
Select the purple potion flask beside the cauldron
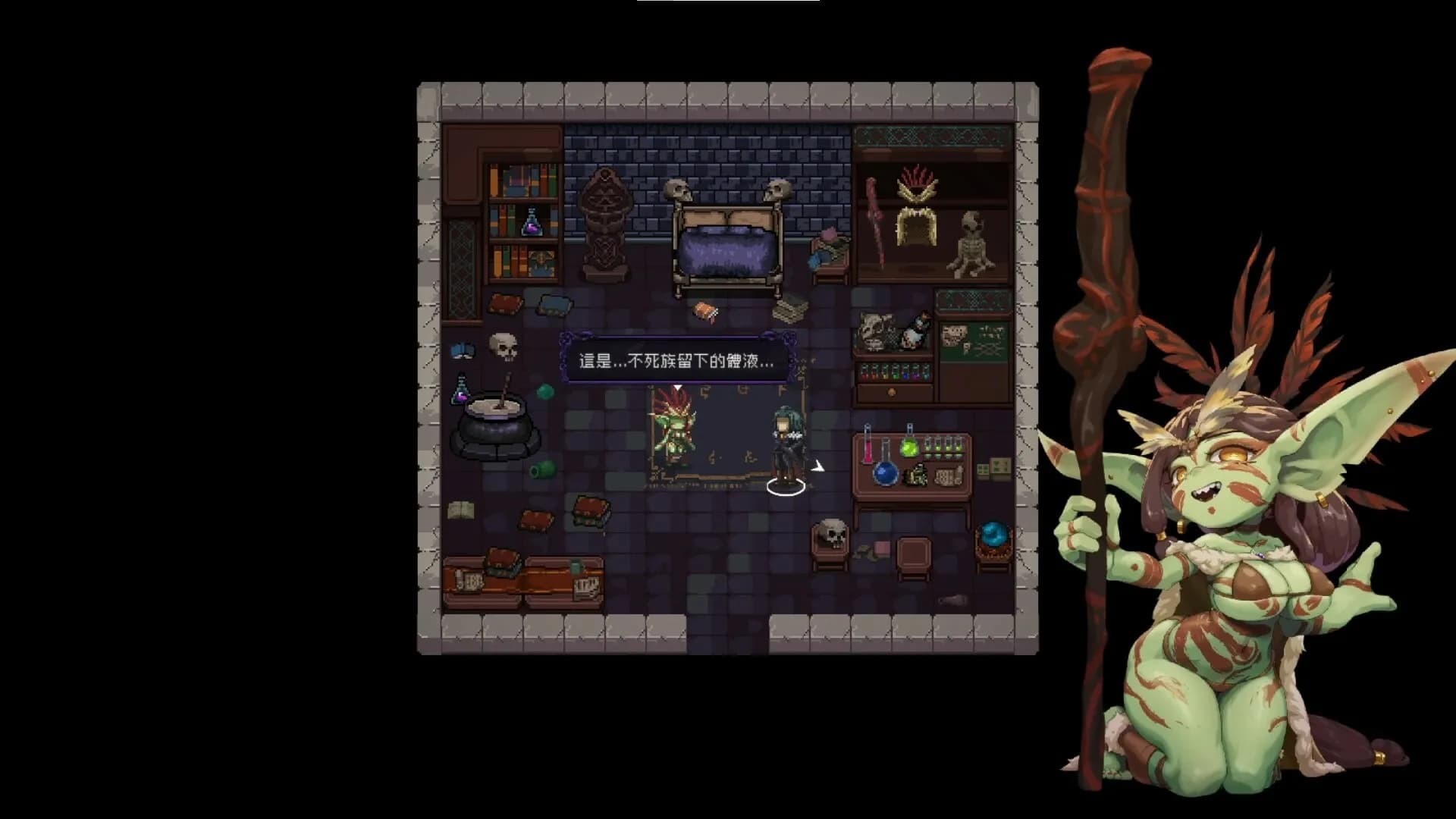point(460,391)
